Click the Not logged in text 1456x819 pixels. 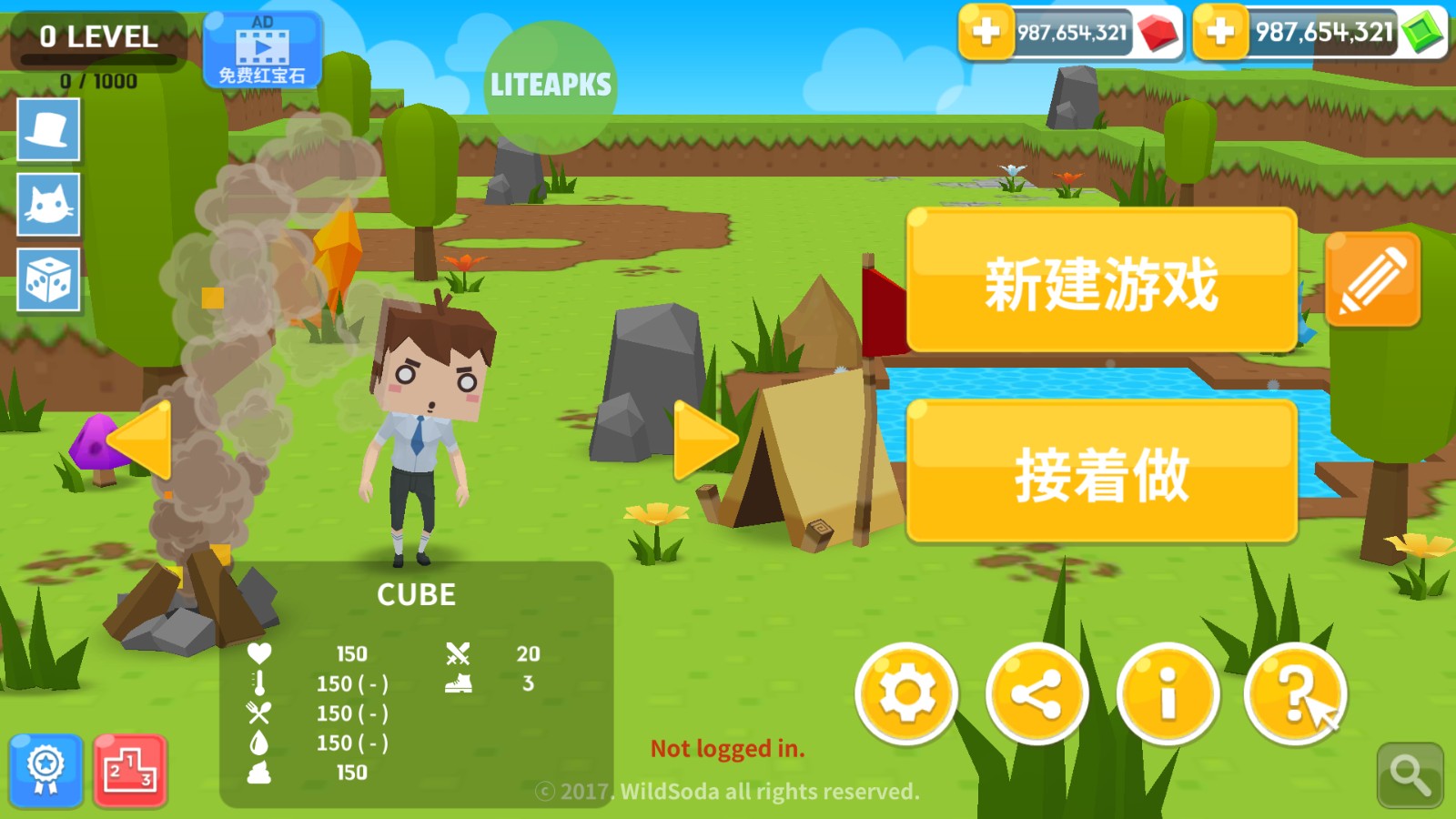(728, 749)
